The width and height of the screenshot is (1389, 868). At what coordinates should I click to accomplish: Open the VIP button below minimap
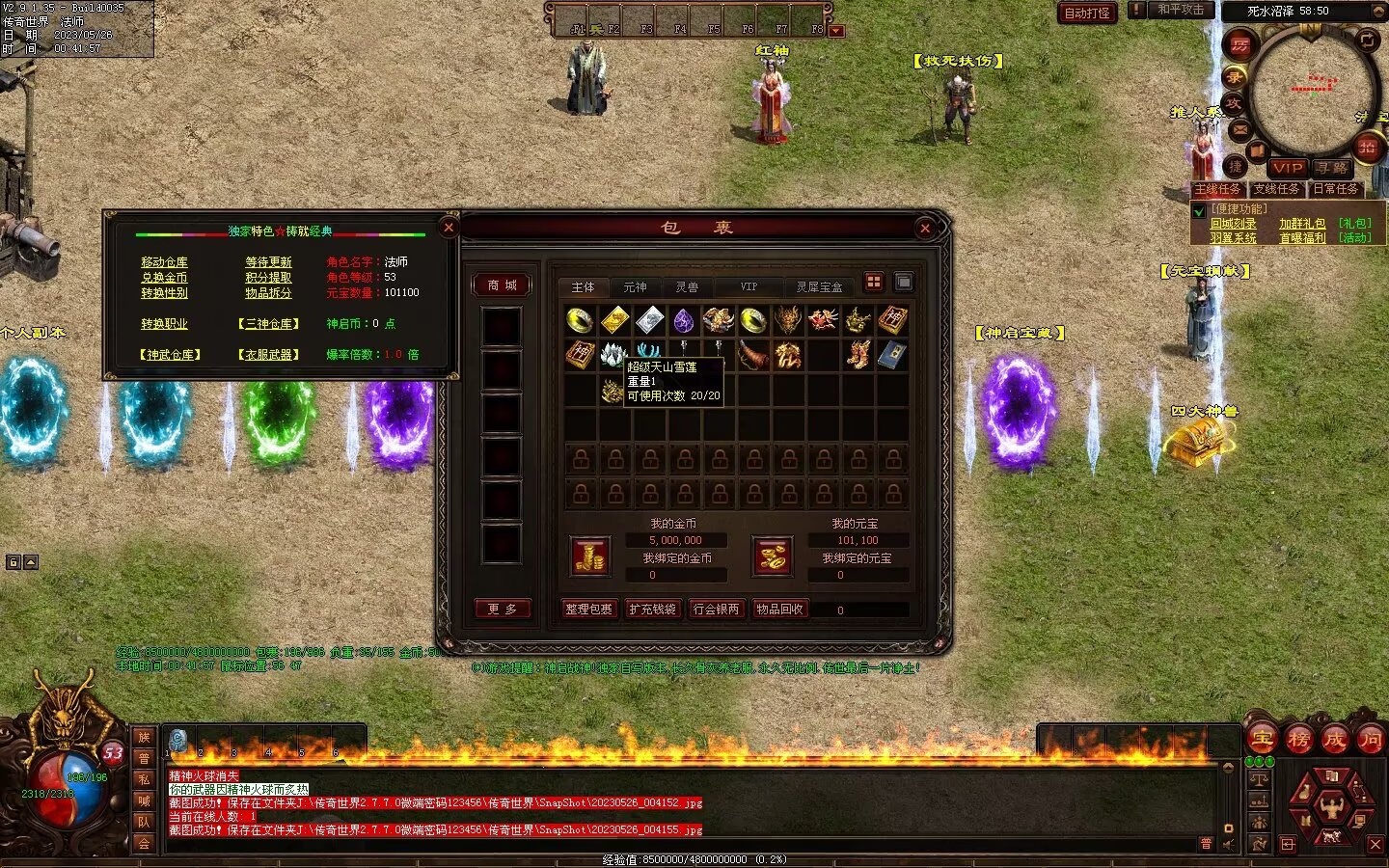coord(1288,168)
